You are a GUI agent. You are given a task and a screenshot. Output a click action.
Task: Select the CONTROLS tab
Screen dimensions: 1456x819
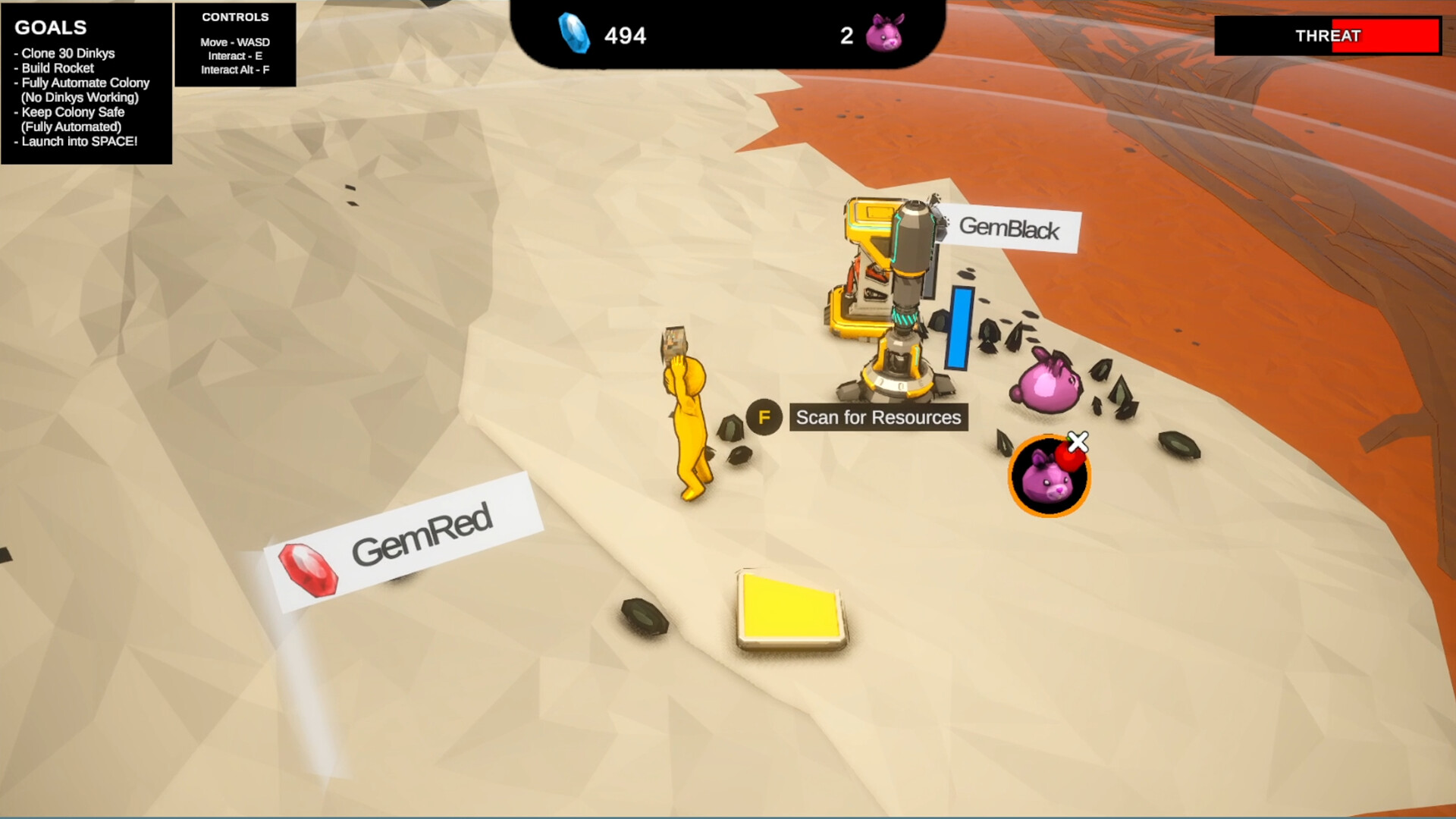pos(235,17)
